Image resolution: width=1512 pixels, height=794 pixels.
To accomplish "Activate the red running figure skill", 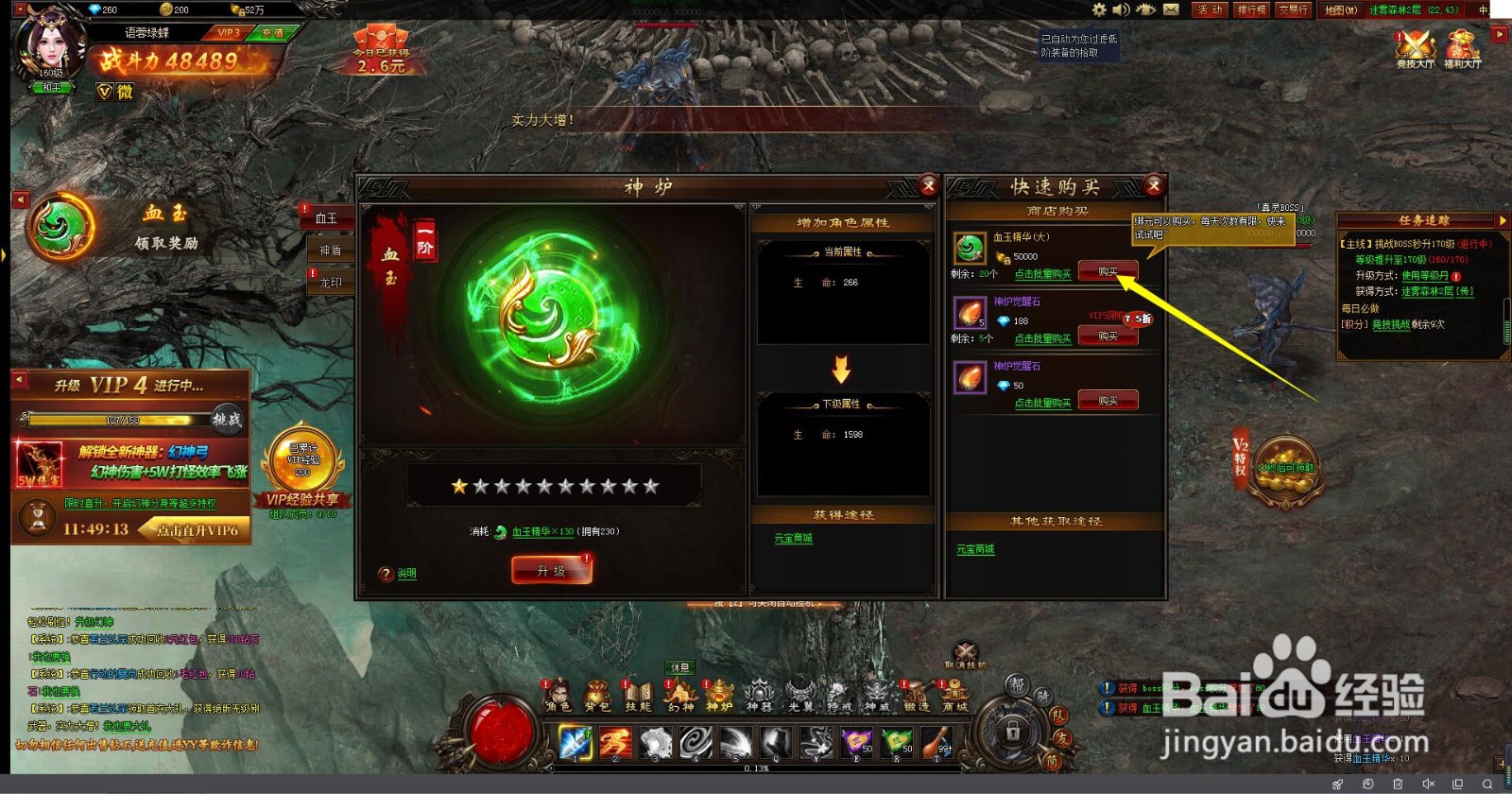I will [x=615, y=743].
